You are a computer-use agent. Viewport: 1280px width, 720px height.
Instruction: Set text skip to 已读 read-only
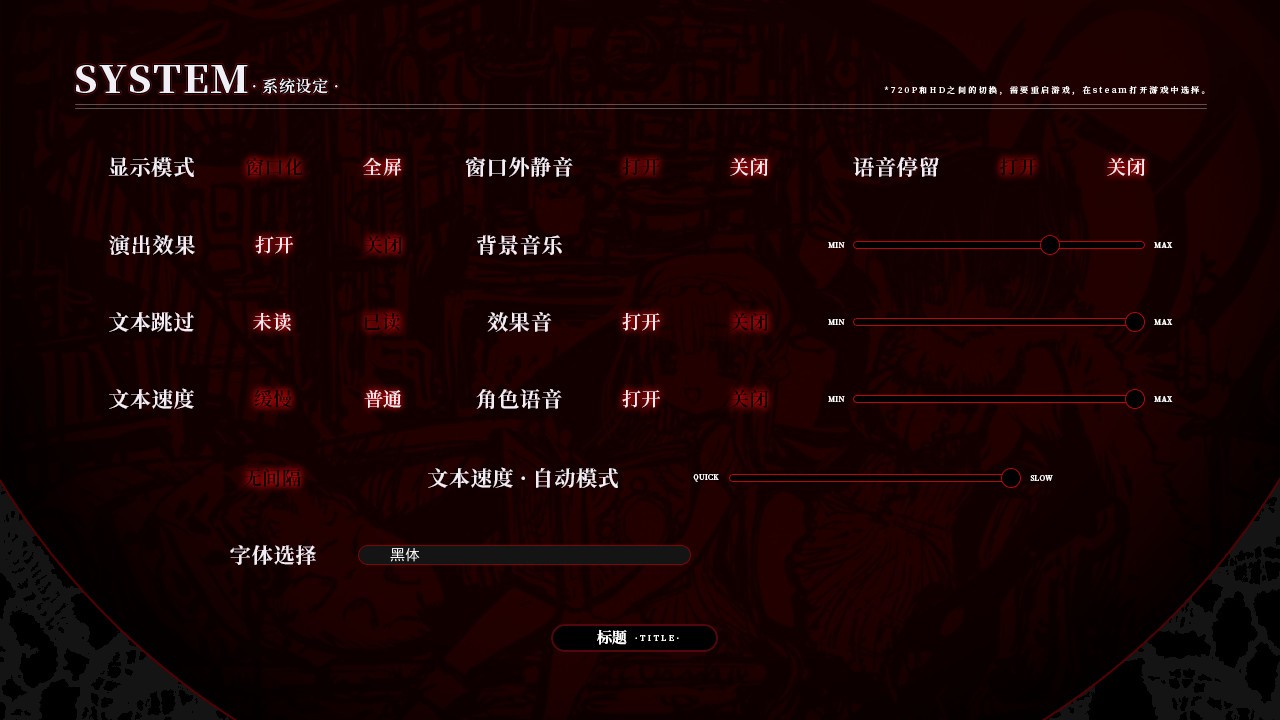point(383,322)
